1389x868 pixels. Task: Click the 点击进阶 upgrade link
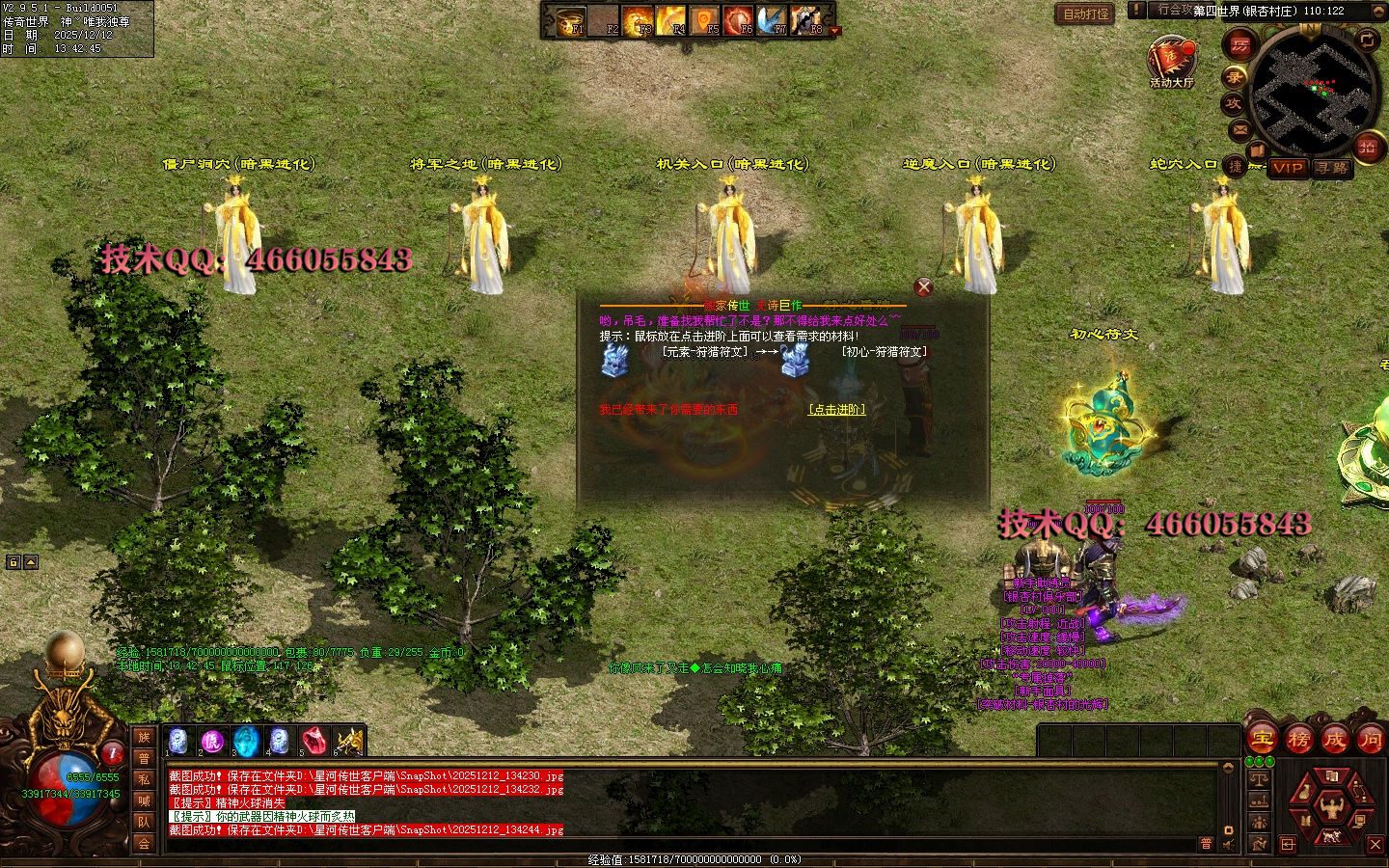point(836,410)
